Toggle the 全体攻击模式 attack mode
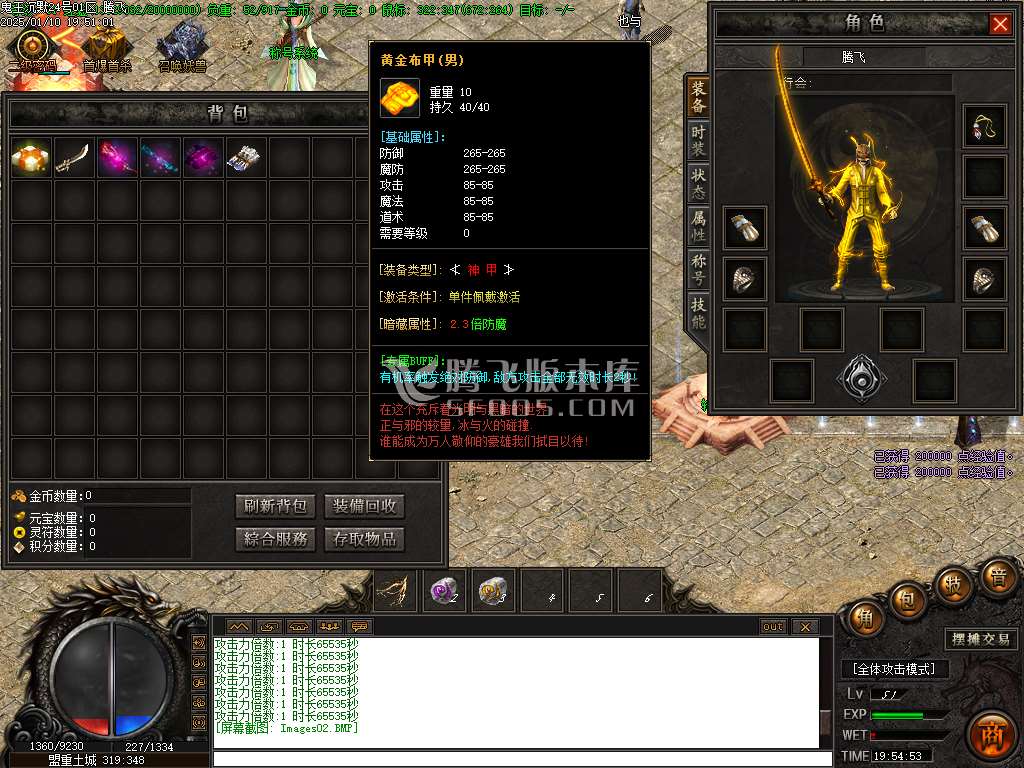 [x=895, y=669]
